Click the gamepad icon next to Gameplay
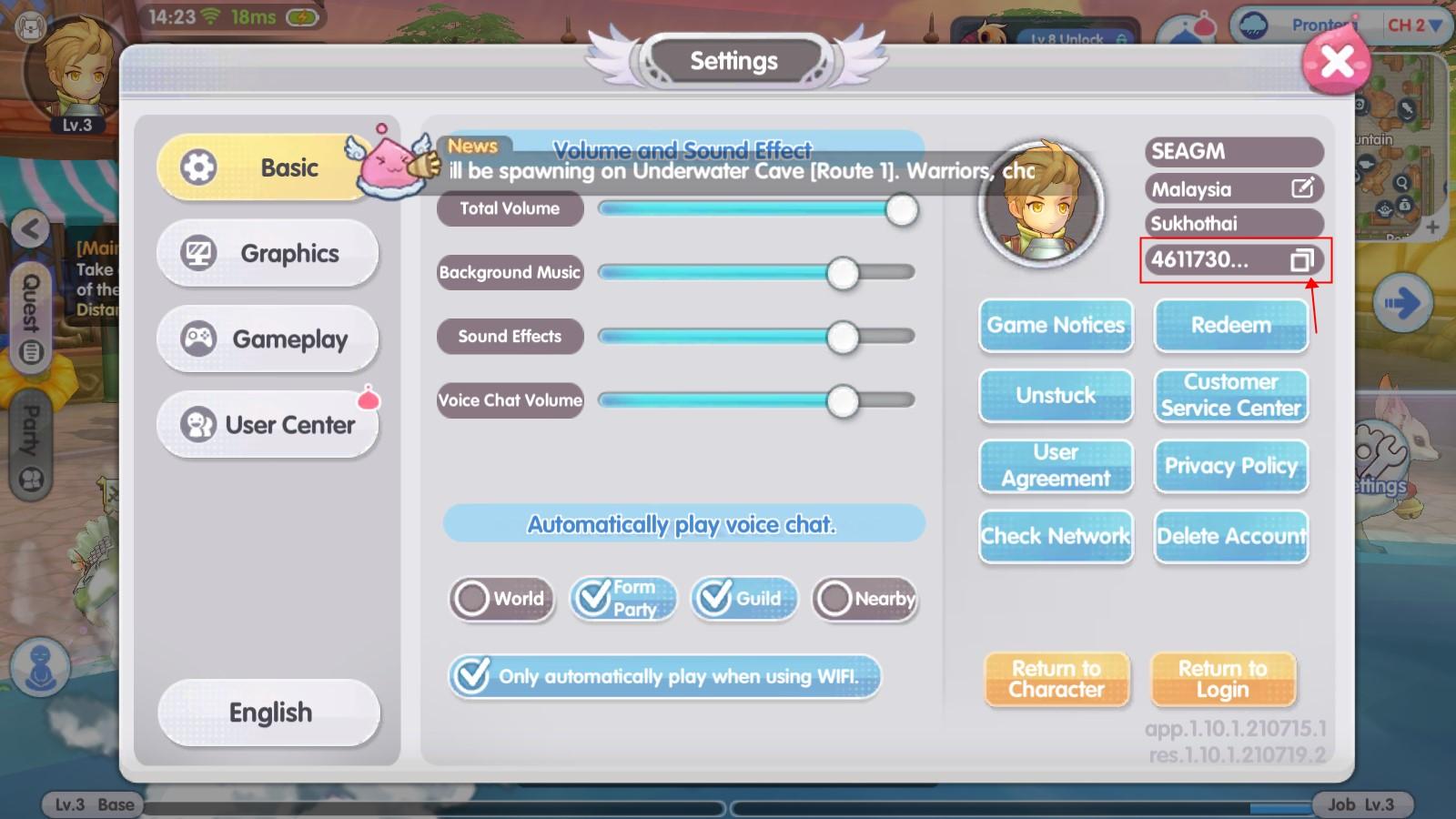The width and height of the screenshot is (1456, 819). coord(199,339)
